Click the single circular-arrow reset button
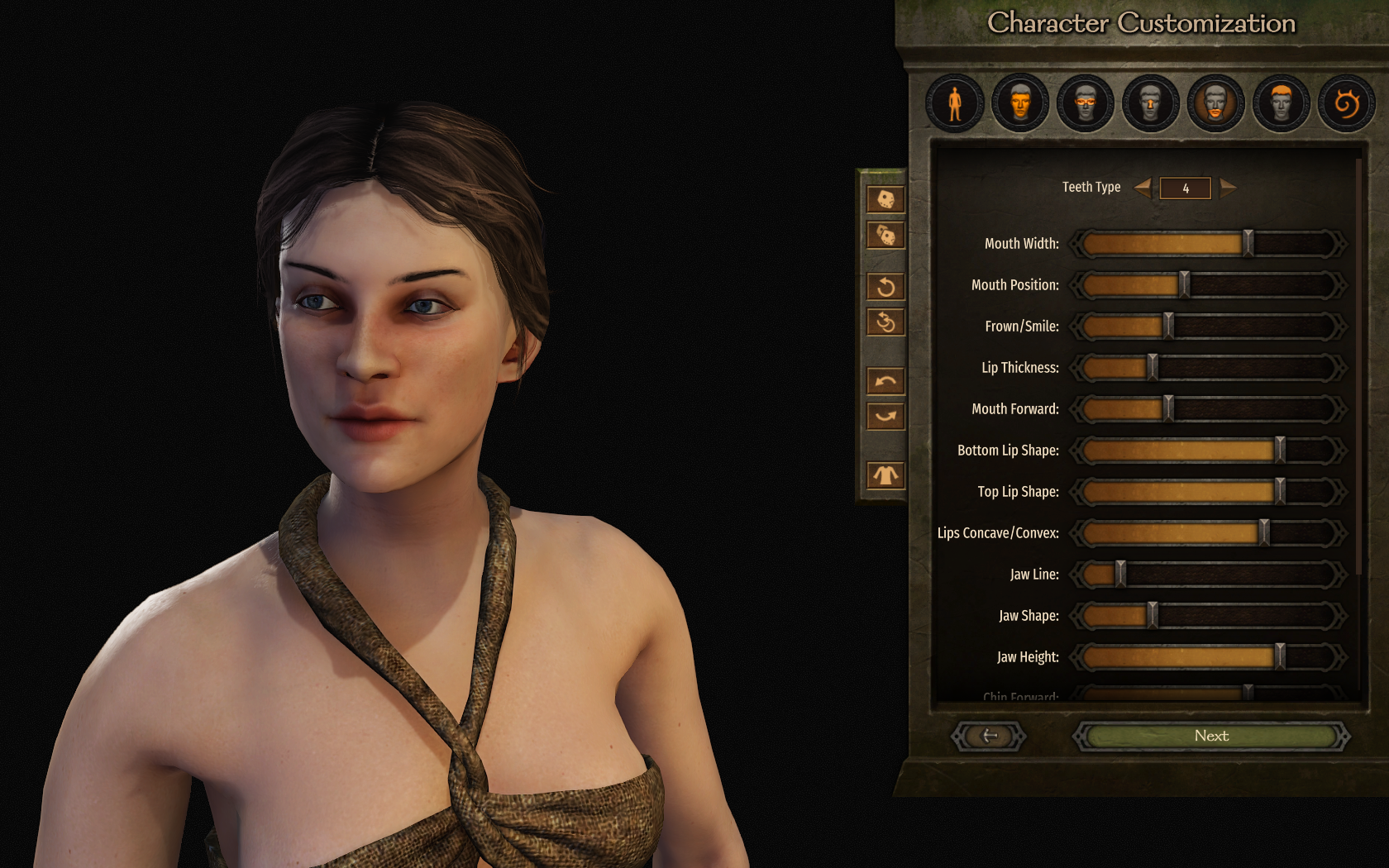 885,287
